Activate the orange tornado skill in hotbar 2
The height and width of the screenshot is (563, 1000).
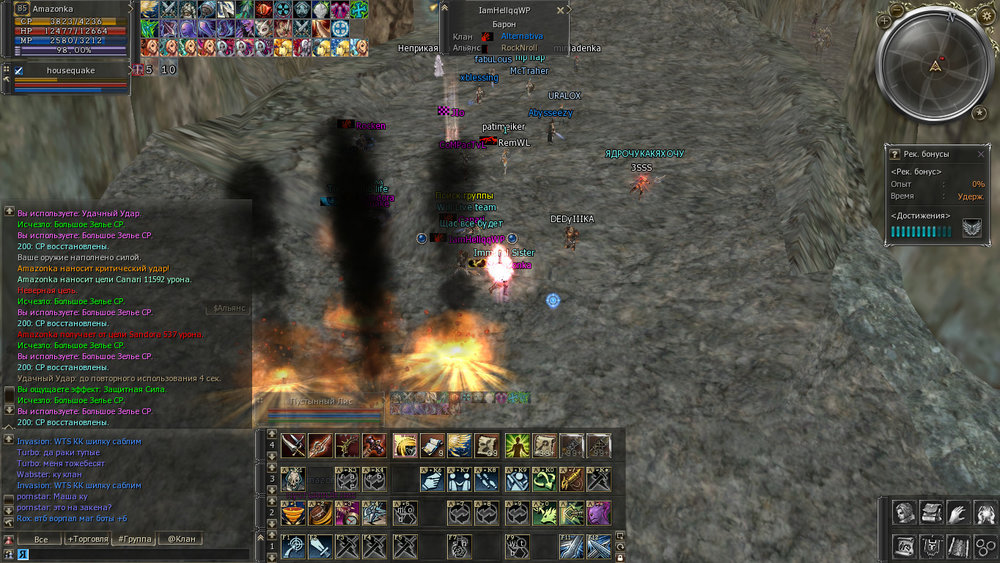click(x=294, y=513)
